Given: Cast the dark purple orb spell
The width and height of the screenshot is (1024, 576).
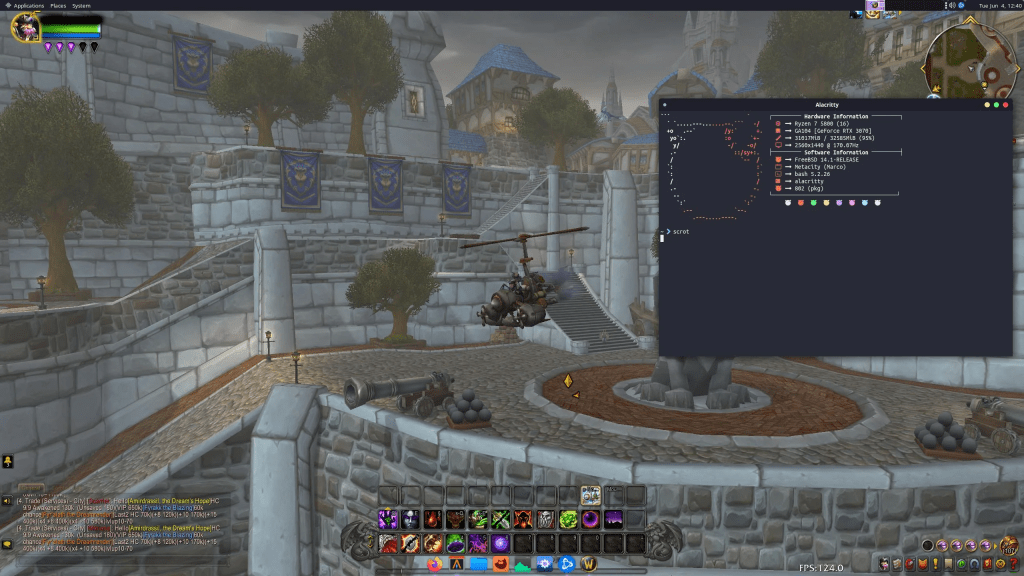Looking at the screenshot, I should pos(590,519).
